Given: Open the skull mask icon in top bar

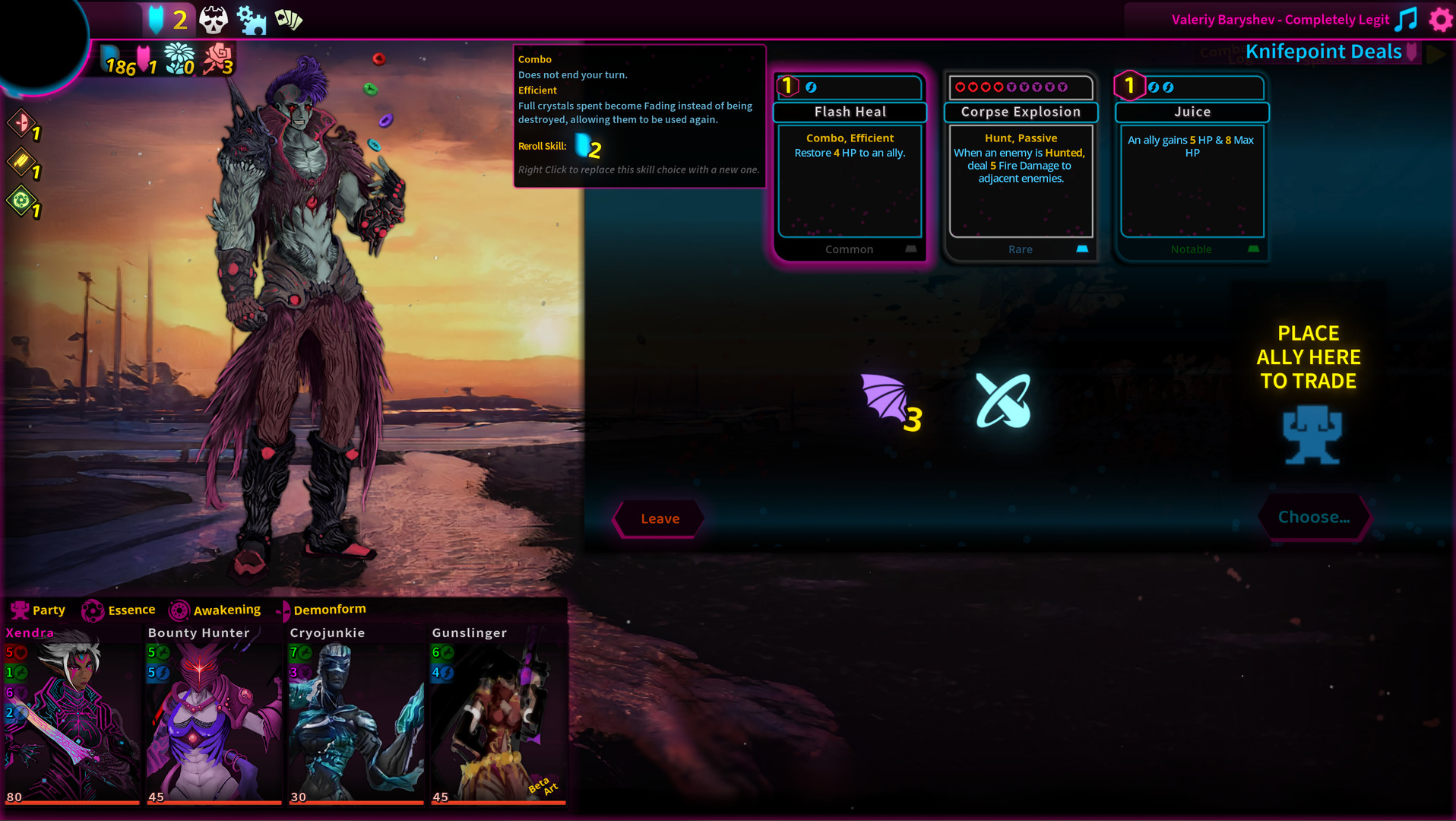Looking at the screenshot, I should [213, 19].
